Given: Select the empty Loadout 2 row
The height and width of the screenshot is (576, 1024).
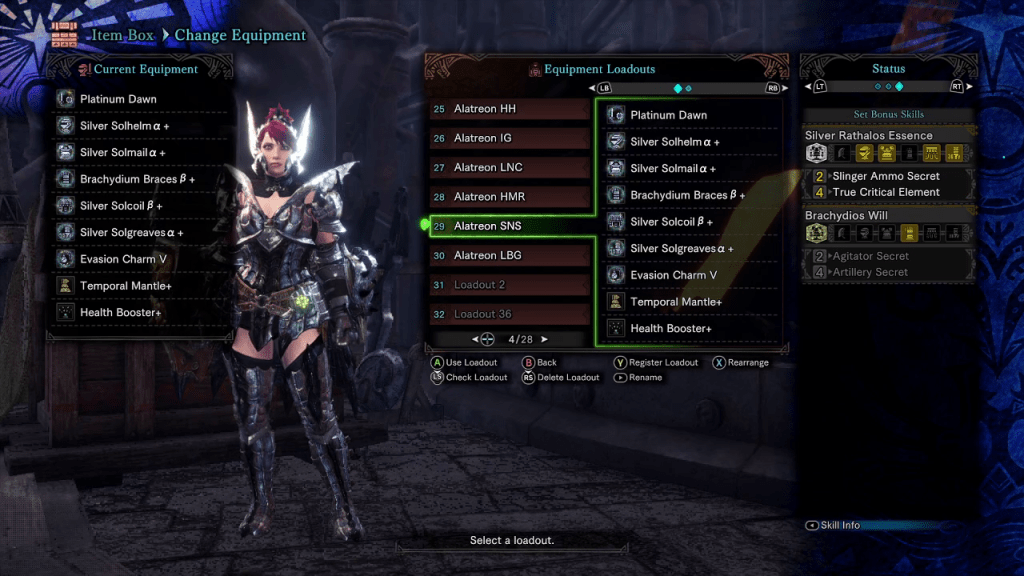Looking at the screenshot, I should tap(508, 285).
